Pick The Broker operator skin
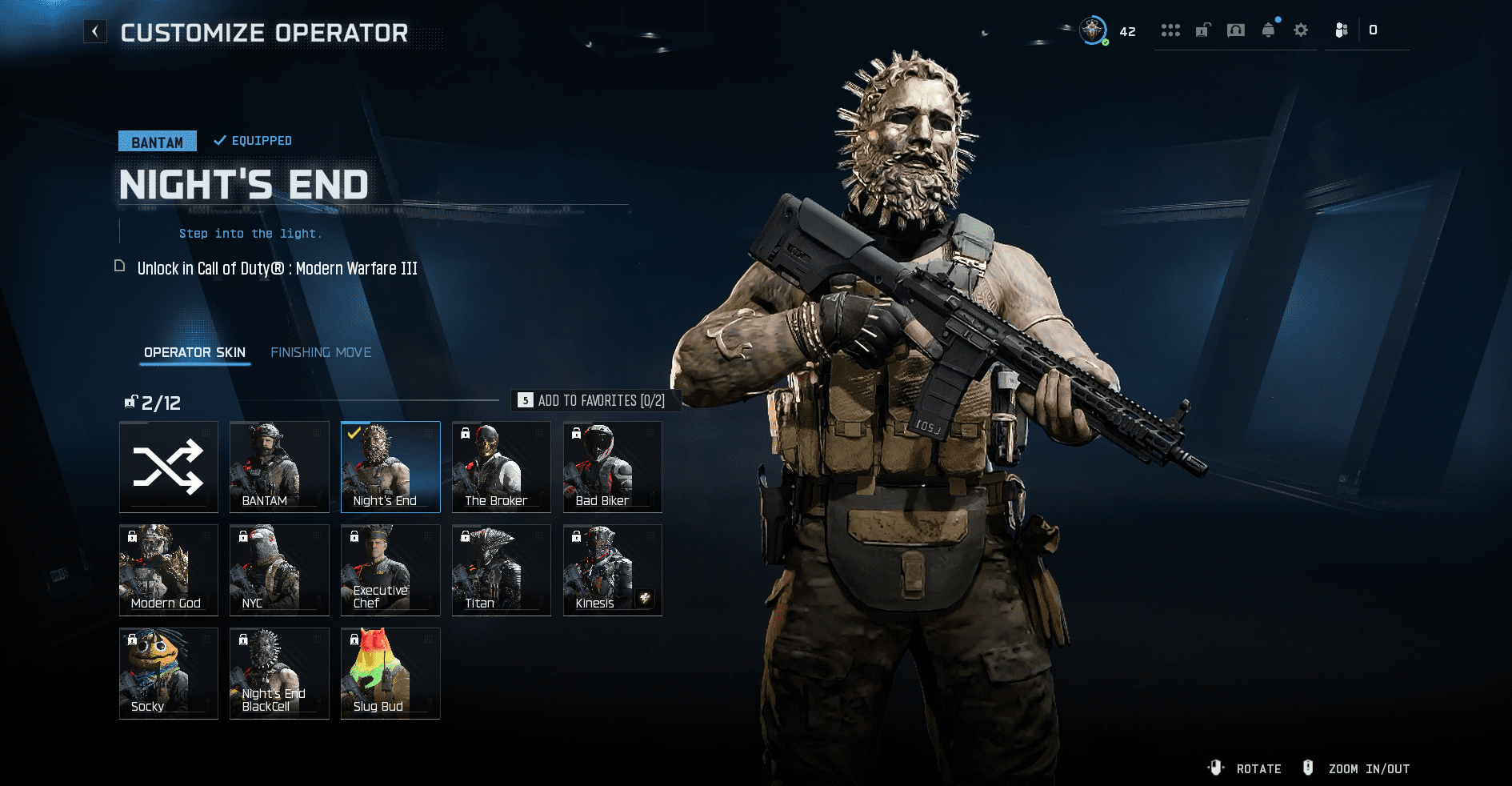Image resolution: width=1512 pixels, height=786 pixels. click(502, 467)
